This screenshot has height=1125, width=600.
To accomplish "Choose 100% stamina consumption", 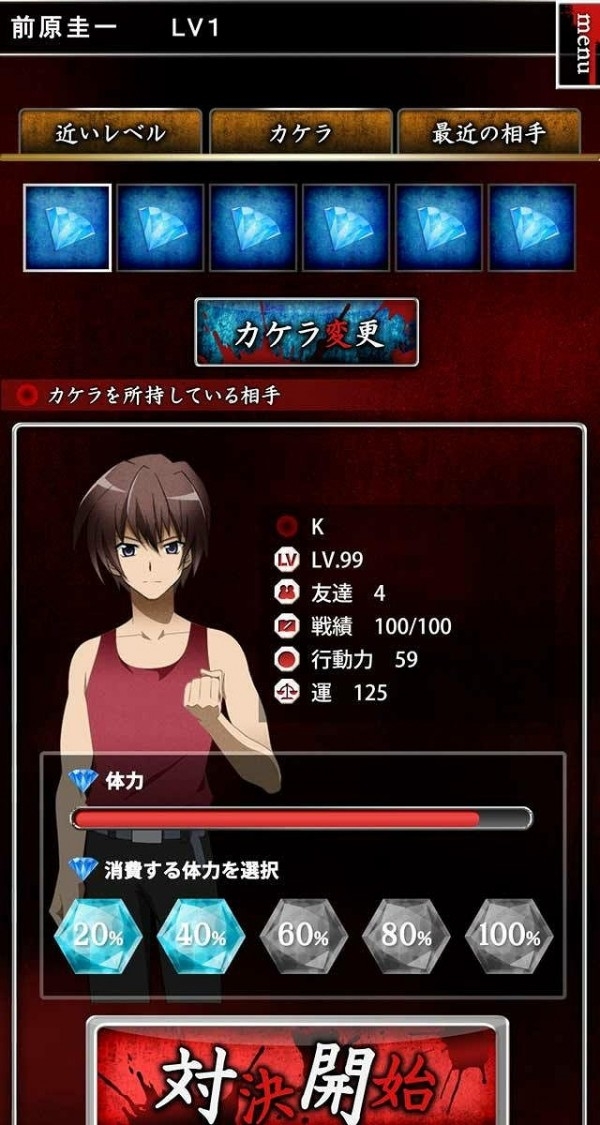I will (x=509, y=937).
